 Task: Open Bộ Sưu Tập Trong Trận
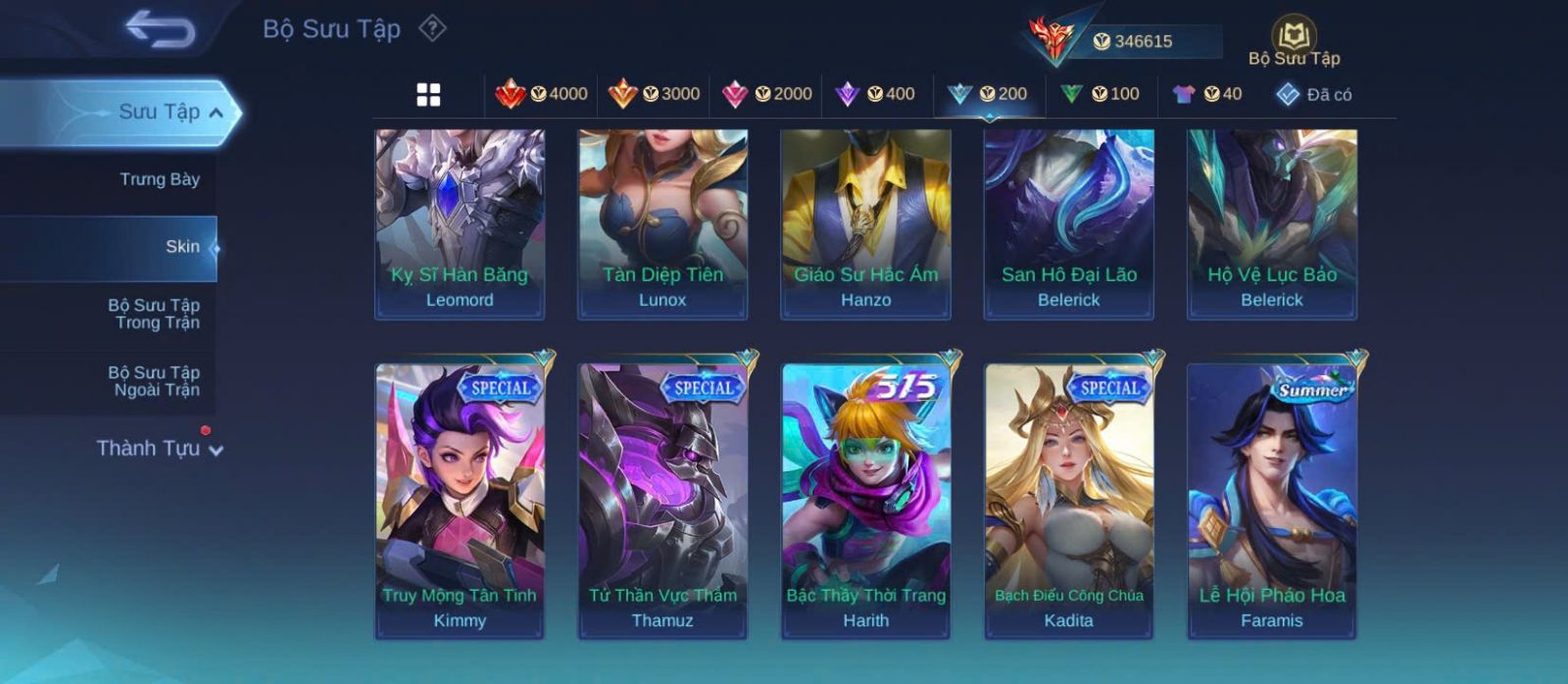point(154,314)
